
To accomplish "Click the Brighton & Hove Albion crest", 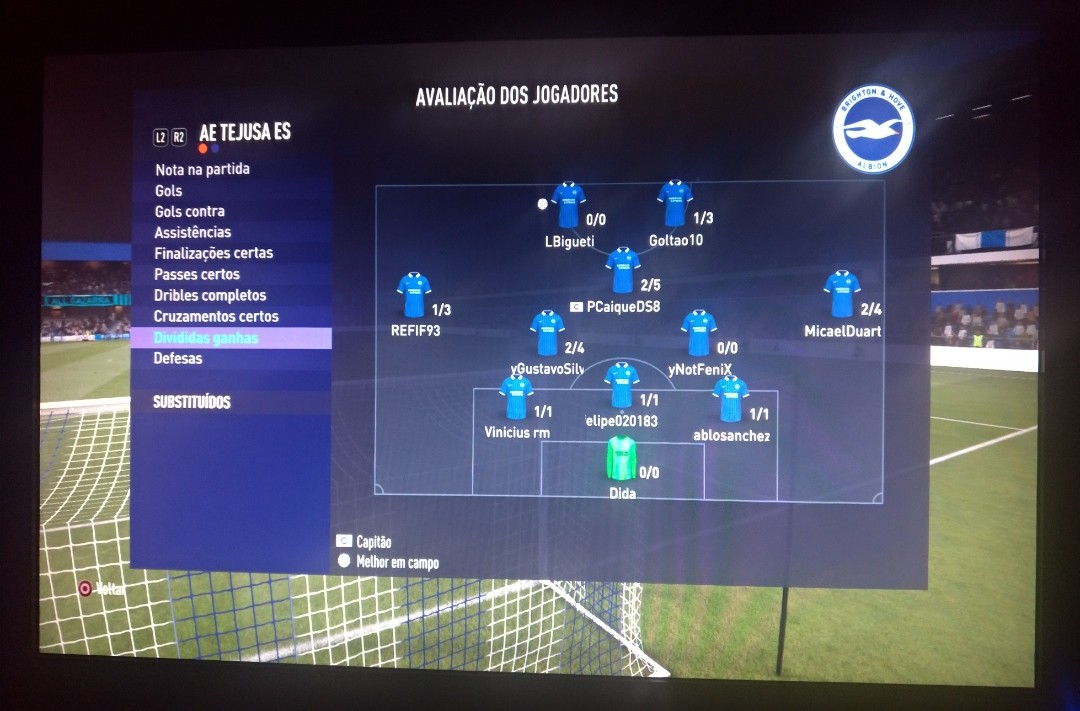I will point(873,129).
